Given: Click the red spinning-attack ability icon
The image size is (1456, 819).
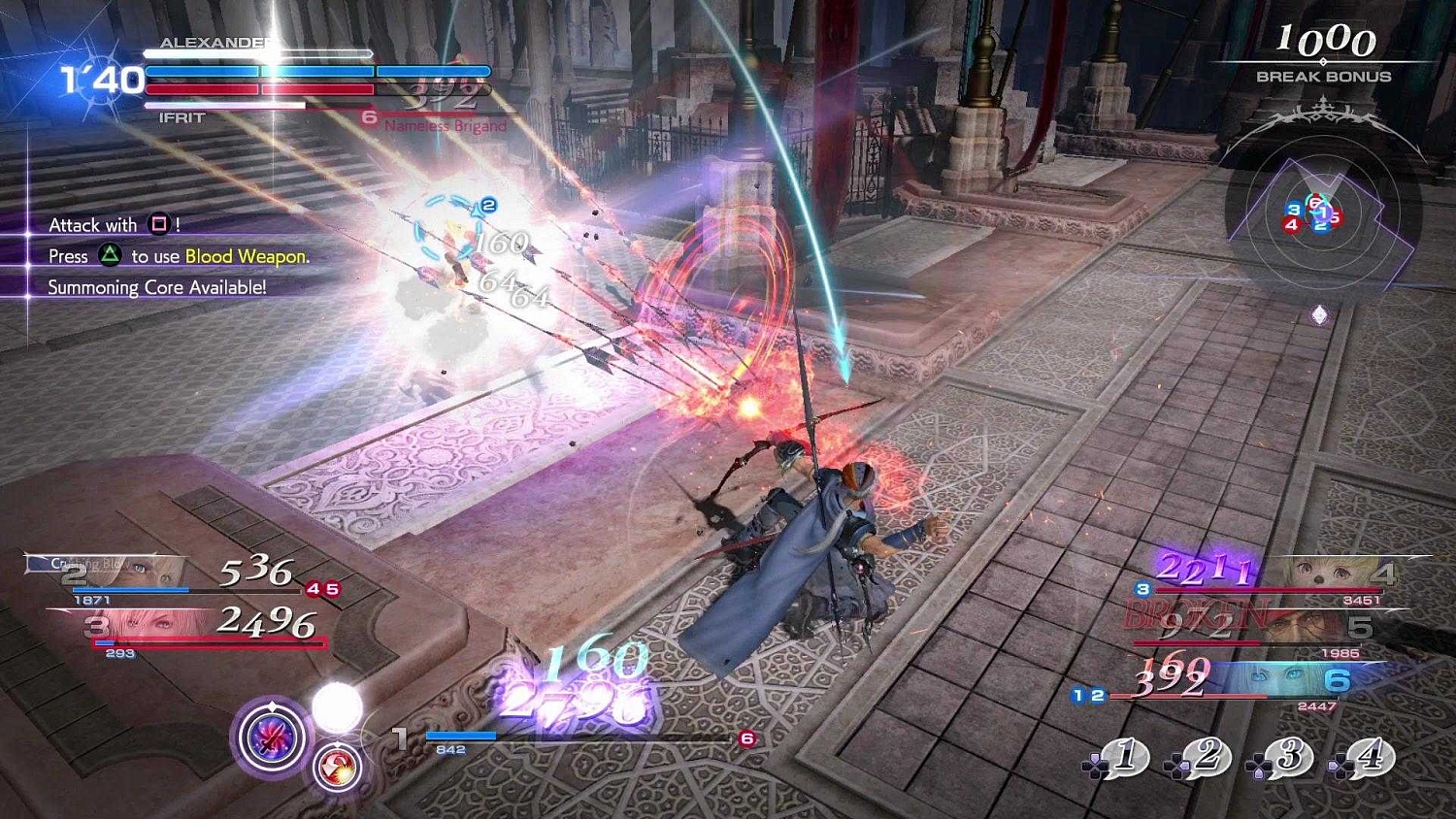Looking at the screenshot, I should [x=336, y=768].
